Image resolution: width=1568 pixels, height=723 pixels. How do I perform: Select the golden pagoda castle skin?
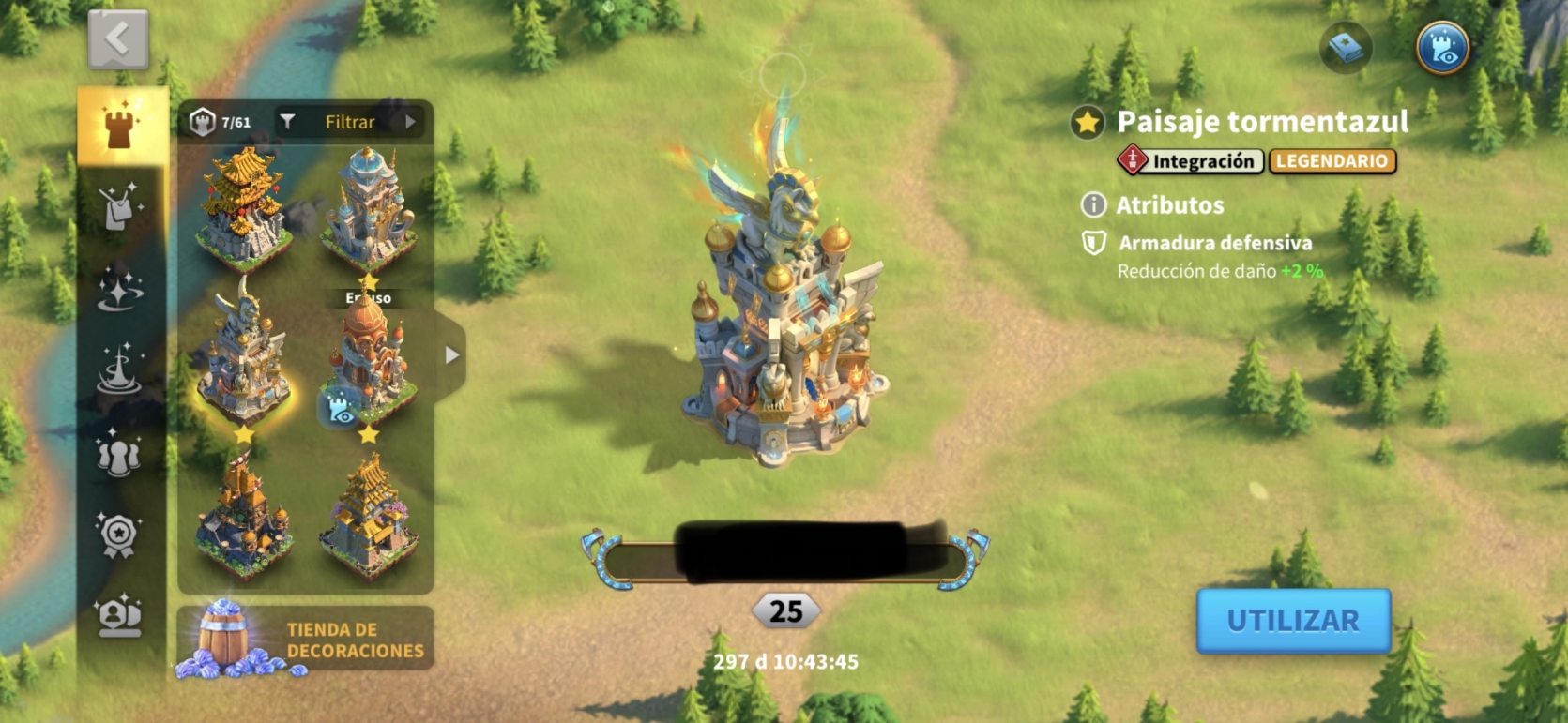[x=244, y=208]
